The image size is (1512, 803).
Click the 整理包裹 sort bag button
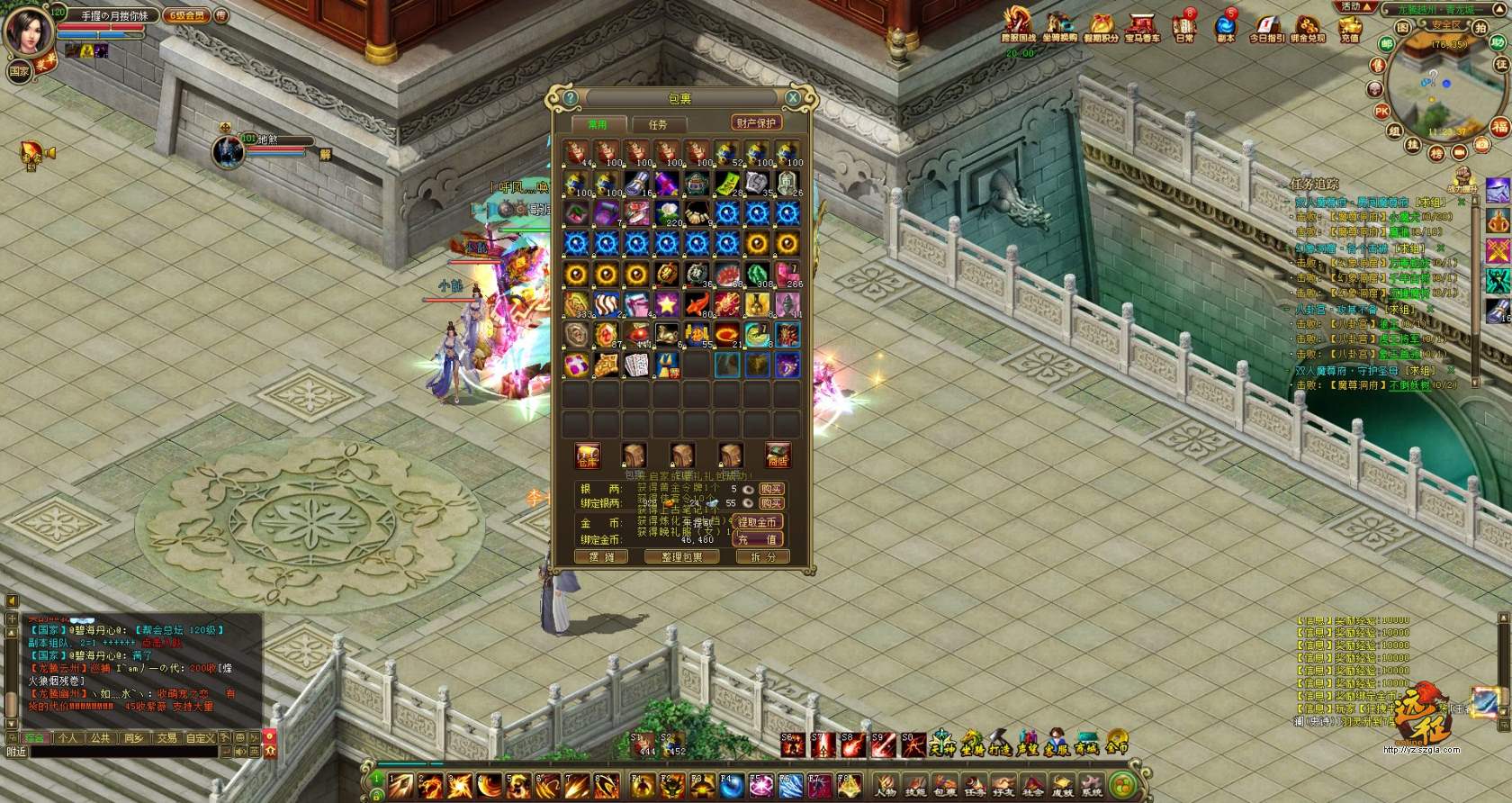point(682,556)
